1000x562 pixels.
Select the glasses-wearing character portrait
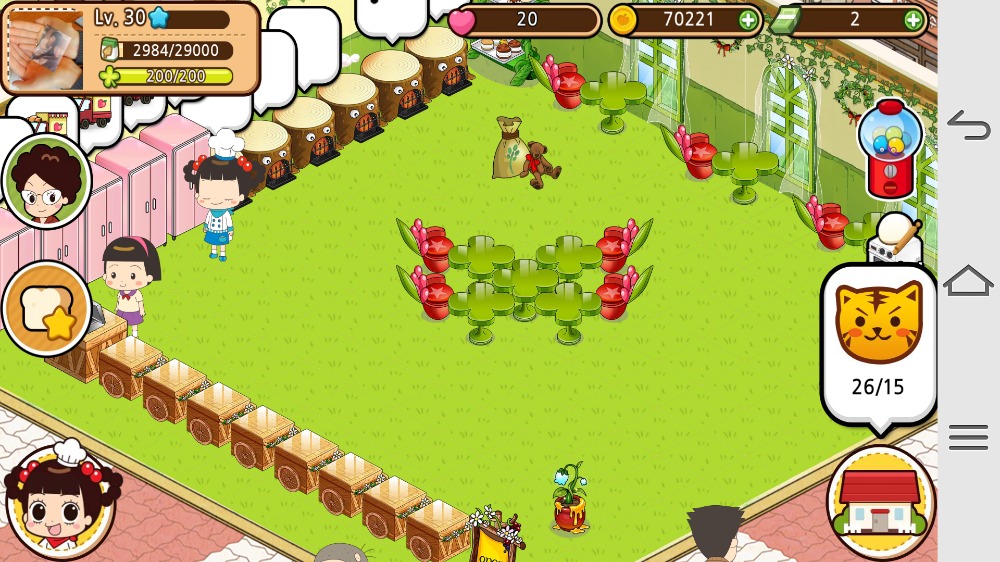tap(46, 181)
